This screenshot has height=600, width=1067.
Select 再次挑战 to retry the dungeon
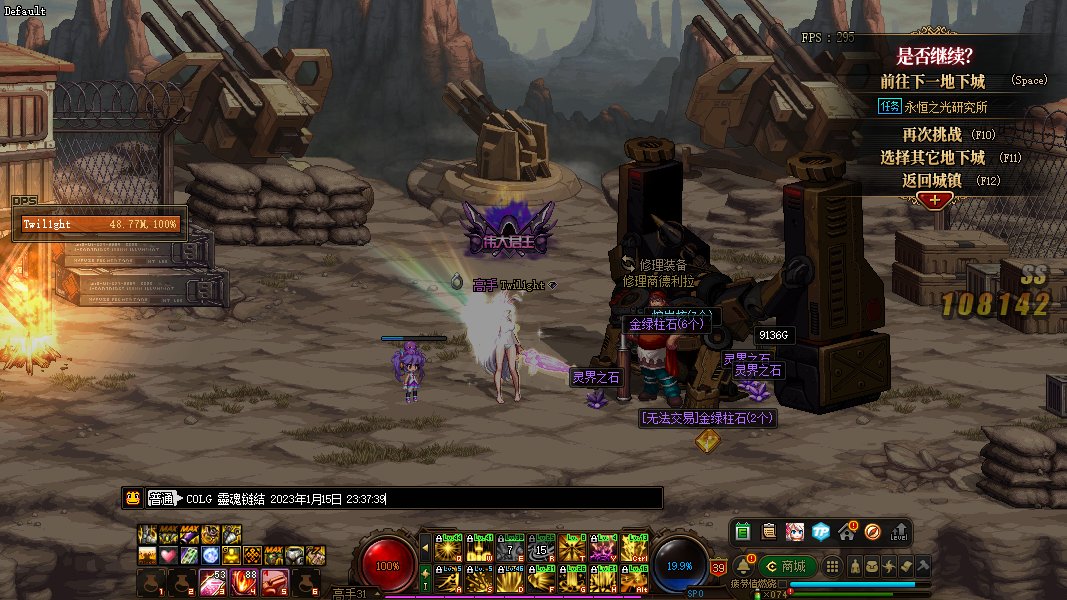[935, 133]
